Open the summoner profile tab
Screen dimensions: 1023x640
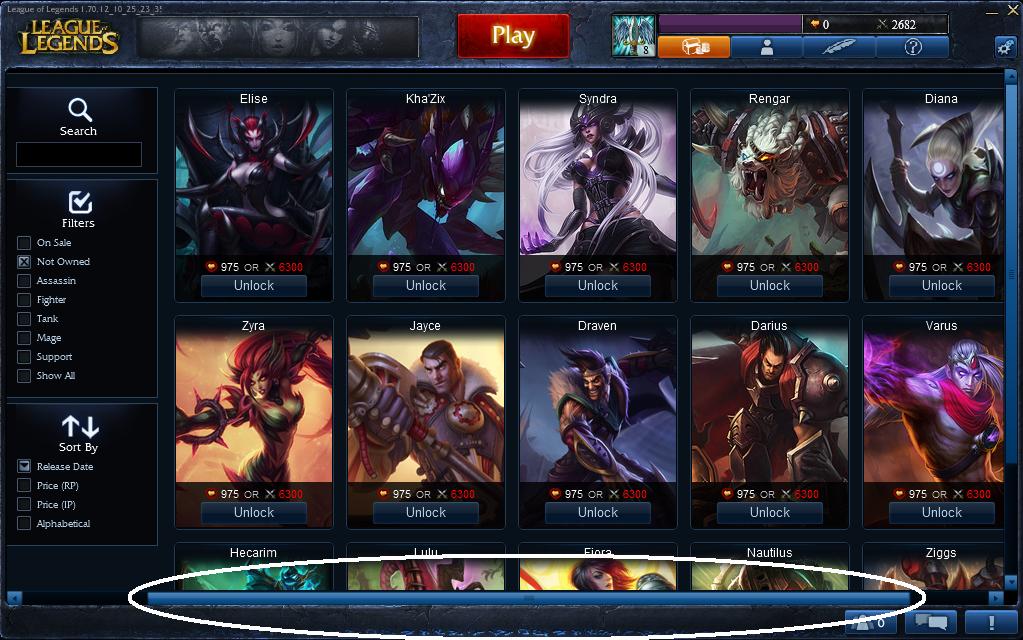tap(767, 47)
